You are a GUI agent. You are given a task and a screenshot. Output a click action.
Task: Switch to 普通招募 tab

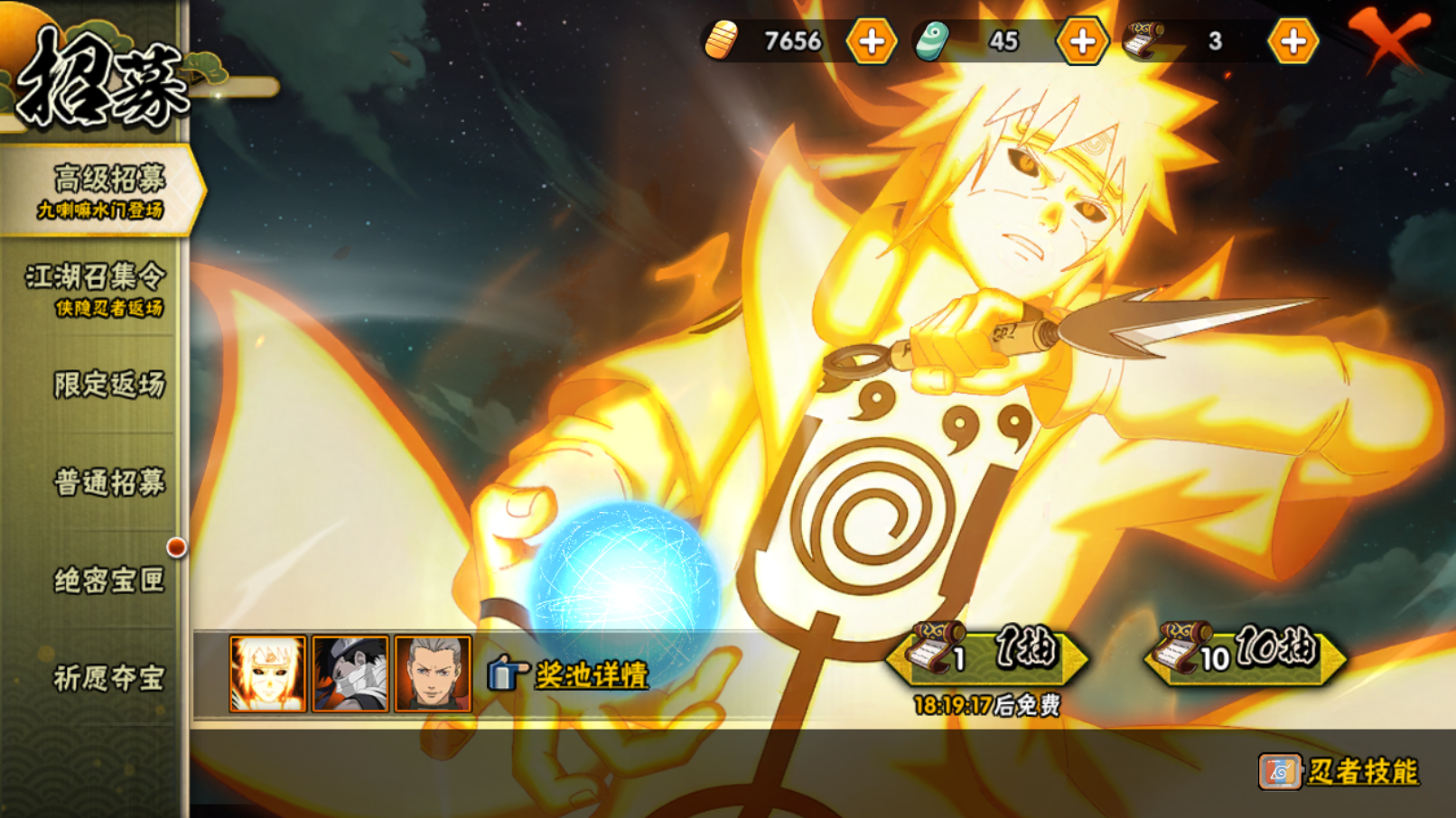(x=108, y=482)
